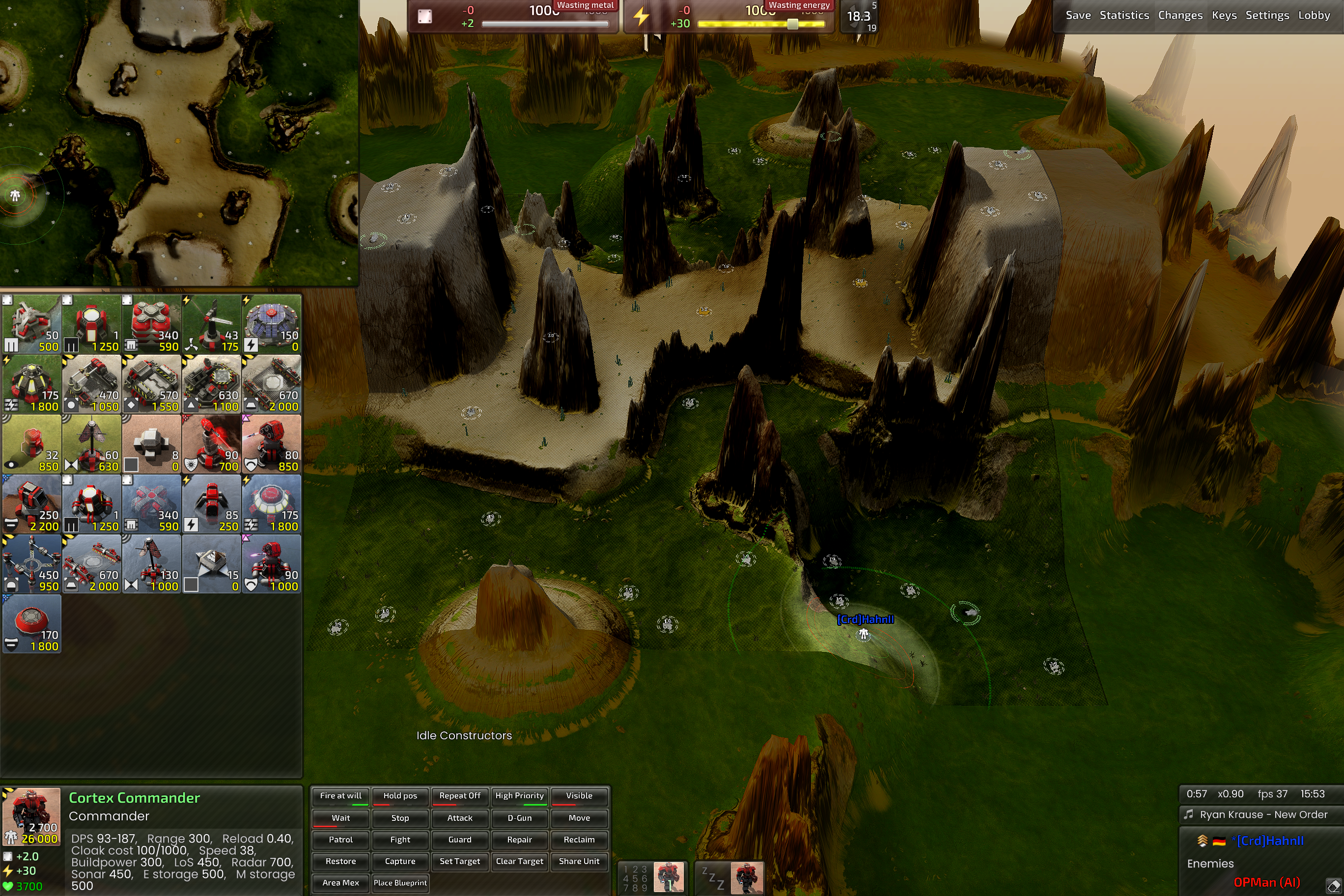Click the Ryan Krause music track bar

pos(1263,814)
